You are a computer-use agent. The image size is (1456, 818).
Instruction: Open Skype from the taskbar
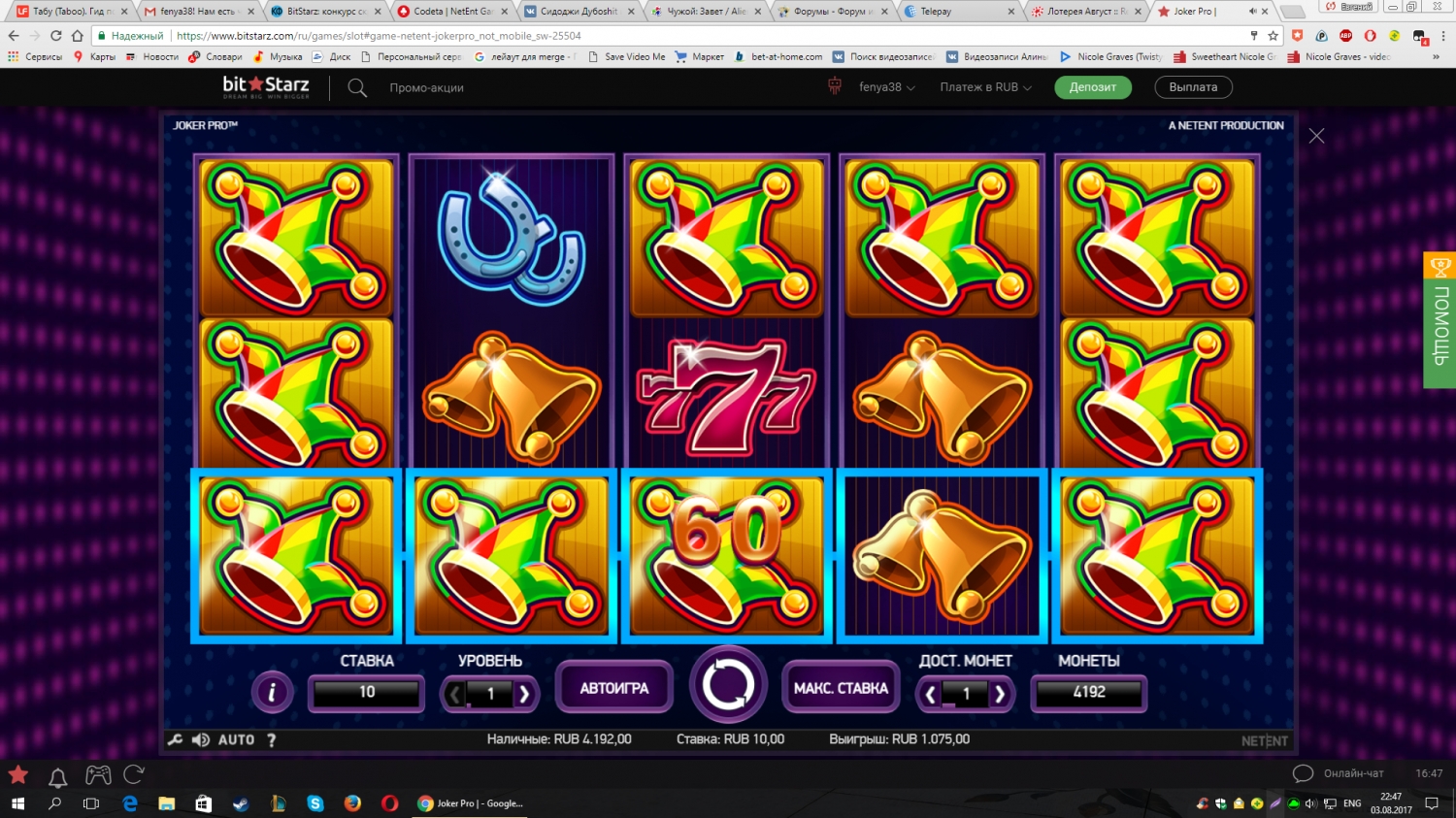click(314, 803)
